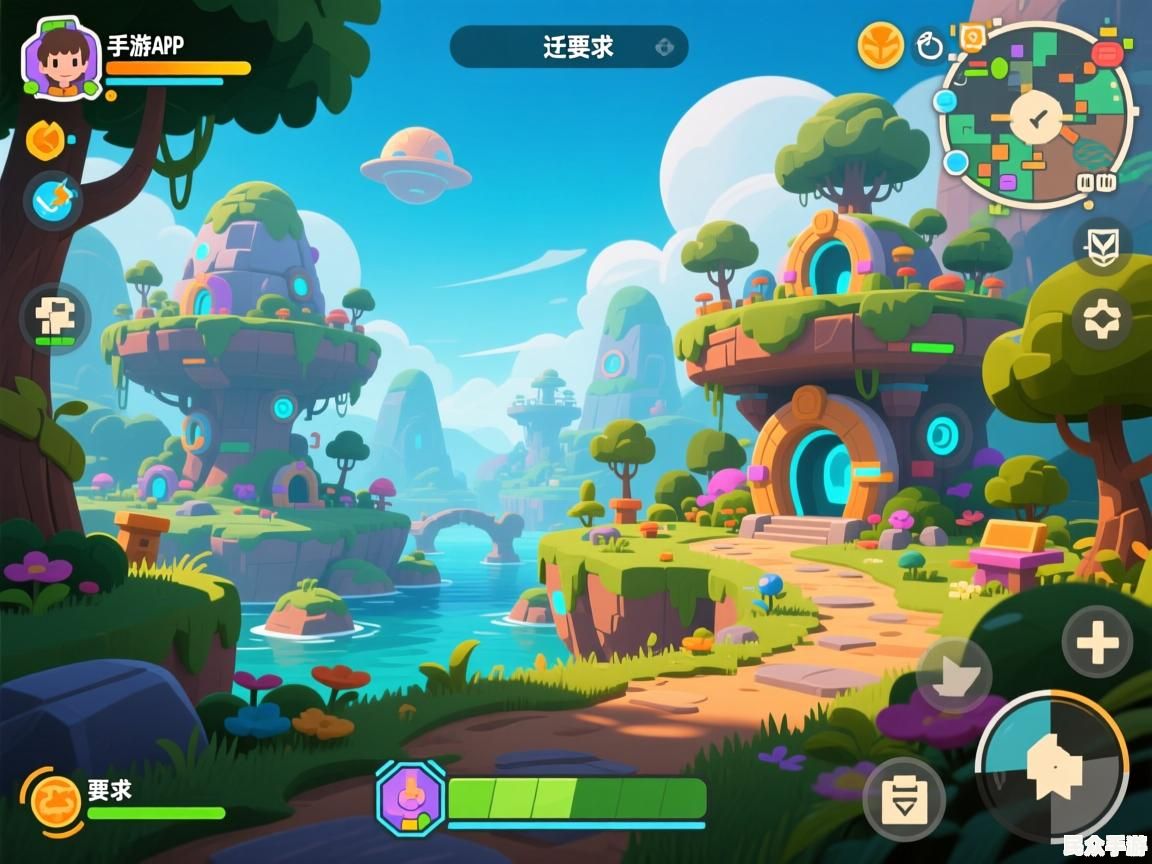Screen dimensions: 1152x864
Task: Click the purple octagon icon beside green bar
Action: (x=410, y=797)
